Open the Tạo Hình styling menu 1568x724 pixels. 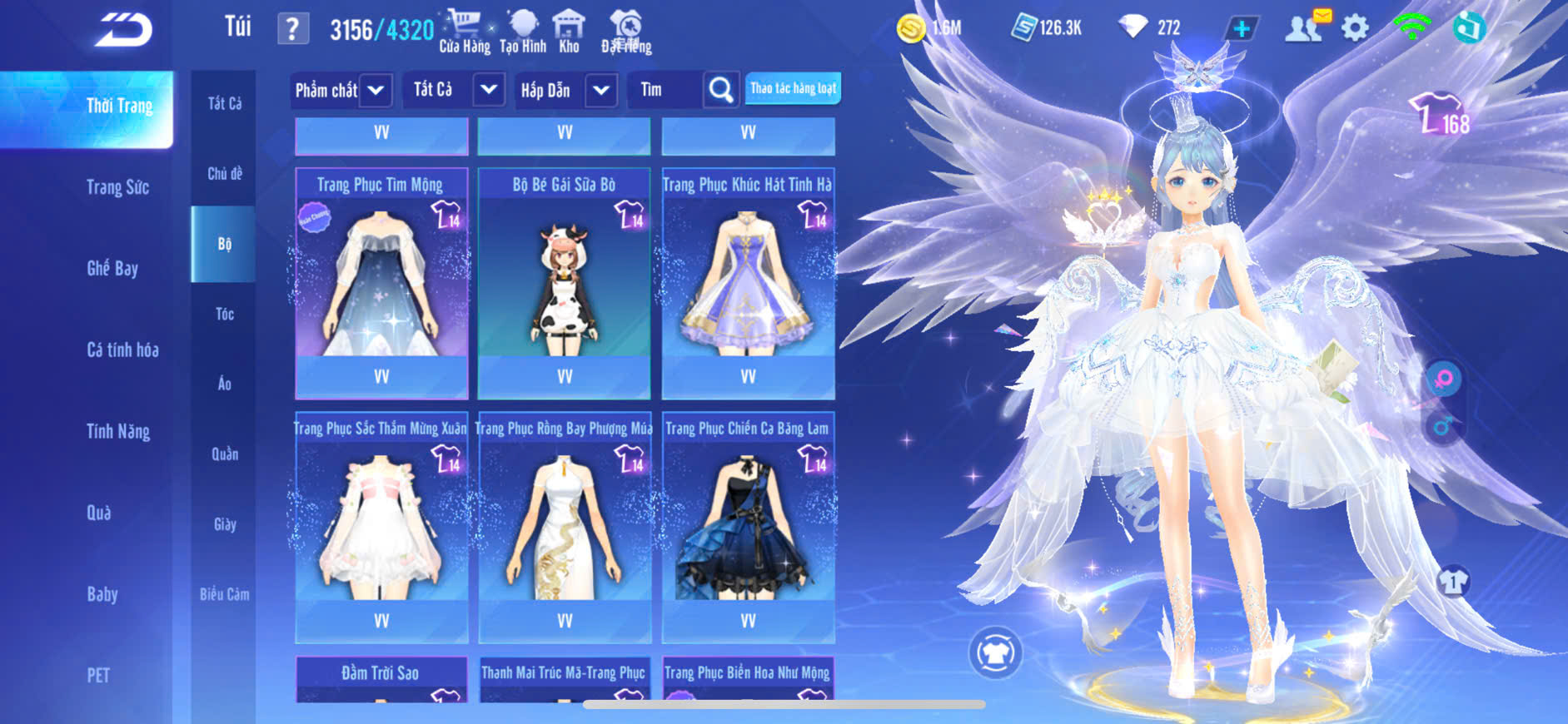(523, 31)
